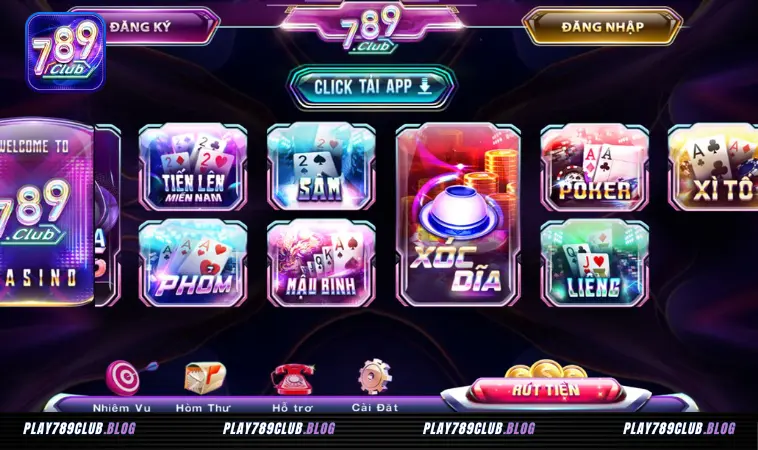Select the Tiến Lên Miền Nam game tile
This screenshot has width=758, height=450.
tap(192, 167)
